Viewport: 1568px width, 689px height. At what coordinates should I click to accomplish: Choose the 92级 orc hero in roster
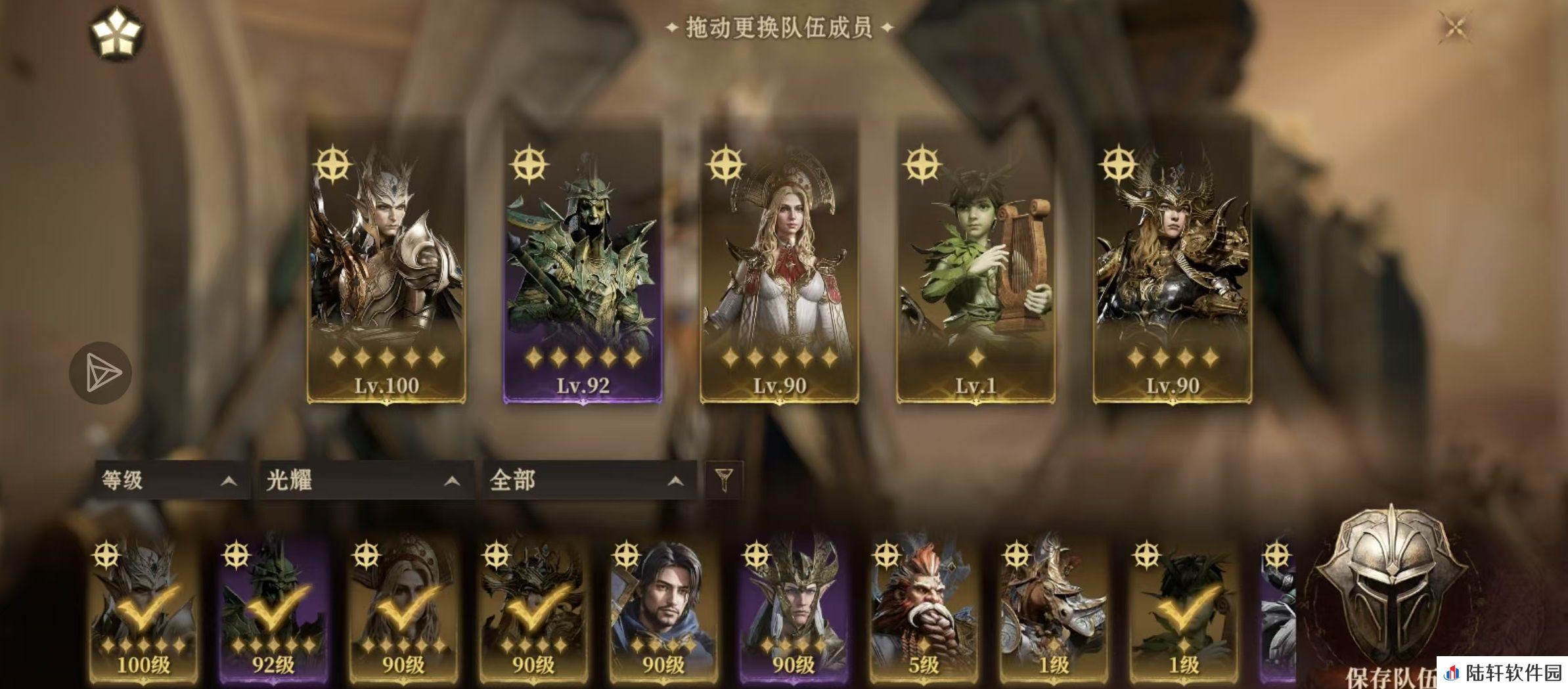click(274, 611)
